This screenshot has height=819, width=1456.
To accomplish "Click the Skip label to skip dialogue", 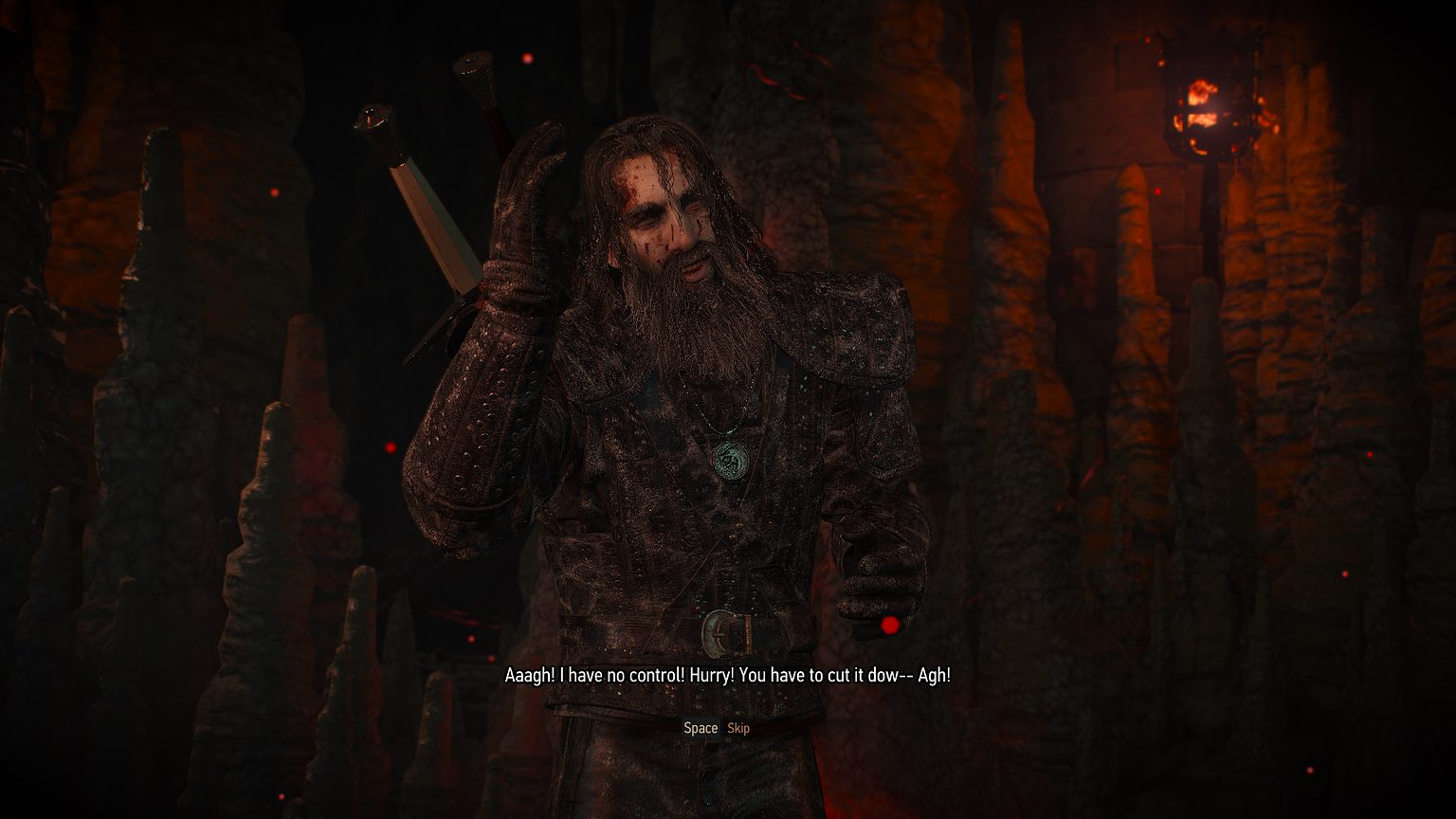I will [738, 728].
